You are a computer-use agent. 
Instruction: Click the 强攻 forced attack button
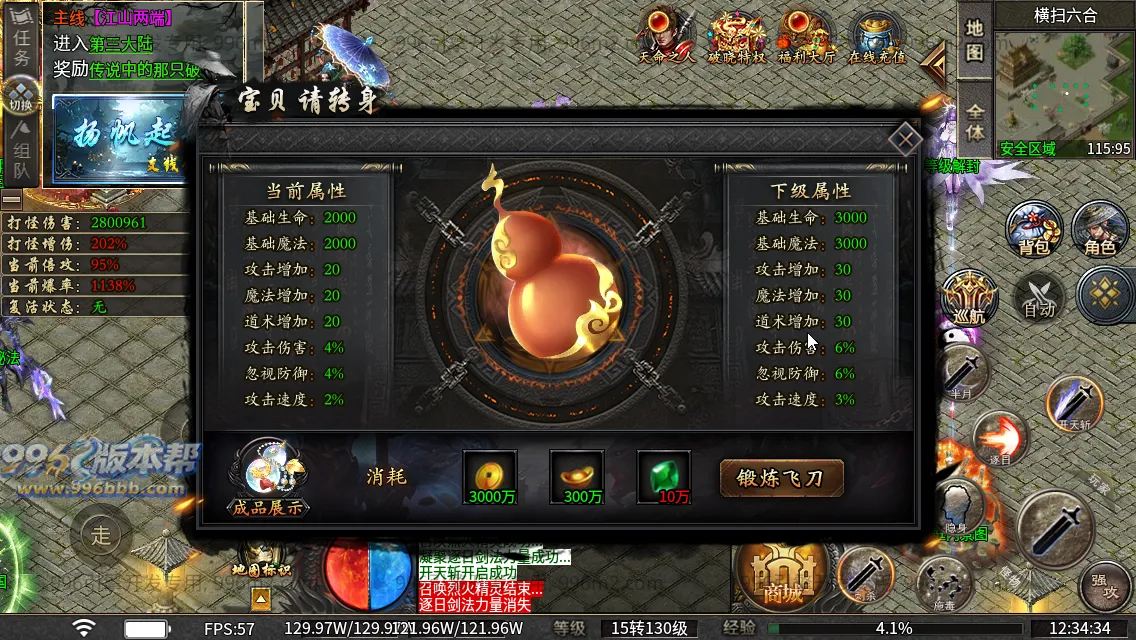1104,585
